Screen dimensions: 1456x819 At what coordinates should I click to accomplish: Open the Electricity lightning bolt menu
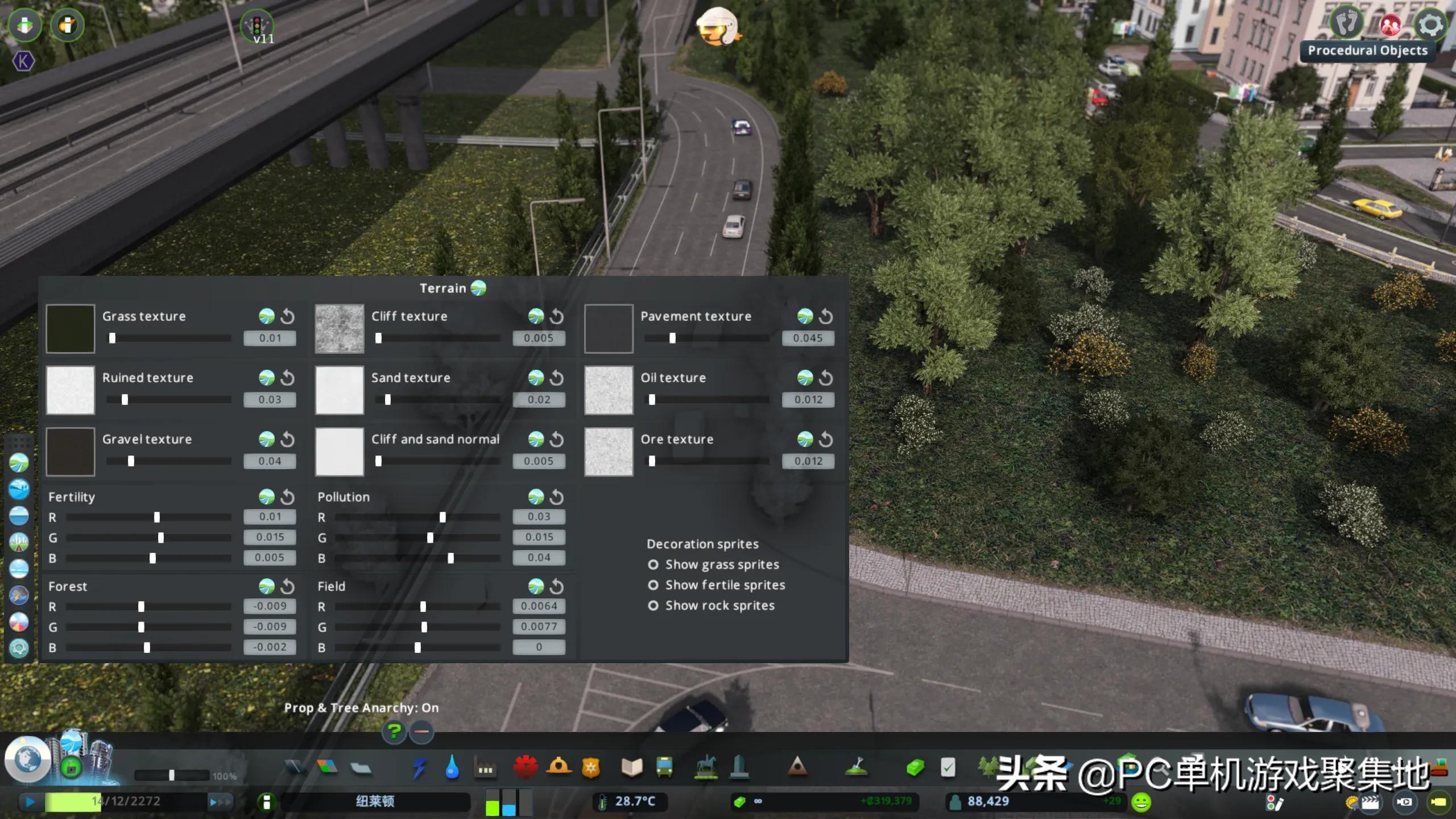pos(419,768)
